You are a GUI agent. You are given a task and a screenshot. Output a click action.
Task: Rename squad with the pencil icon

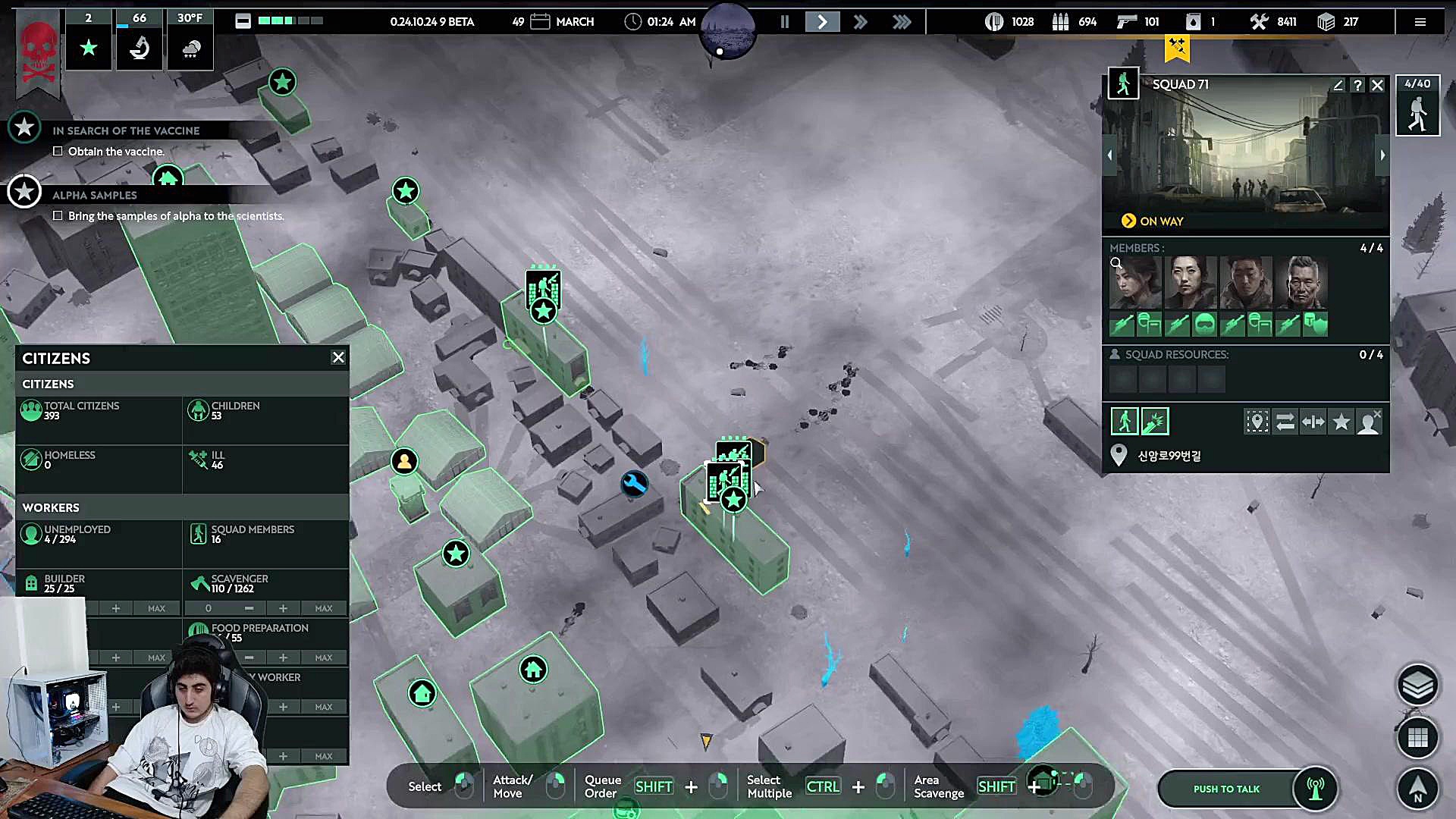[x=1338, y=85]
